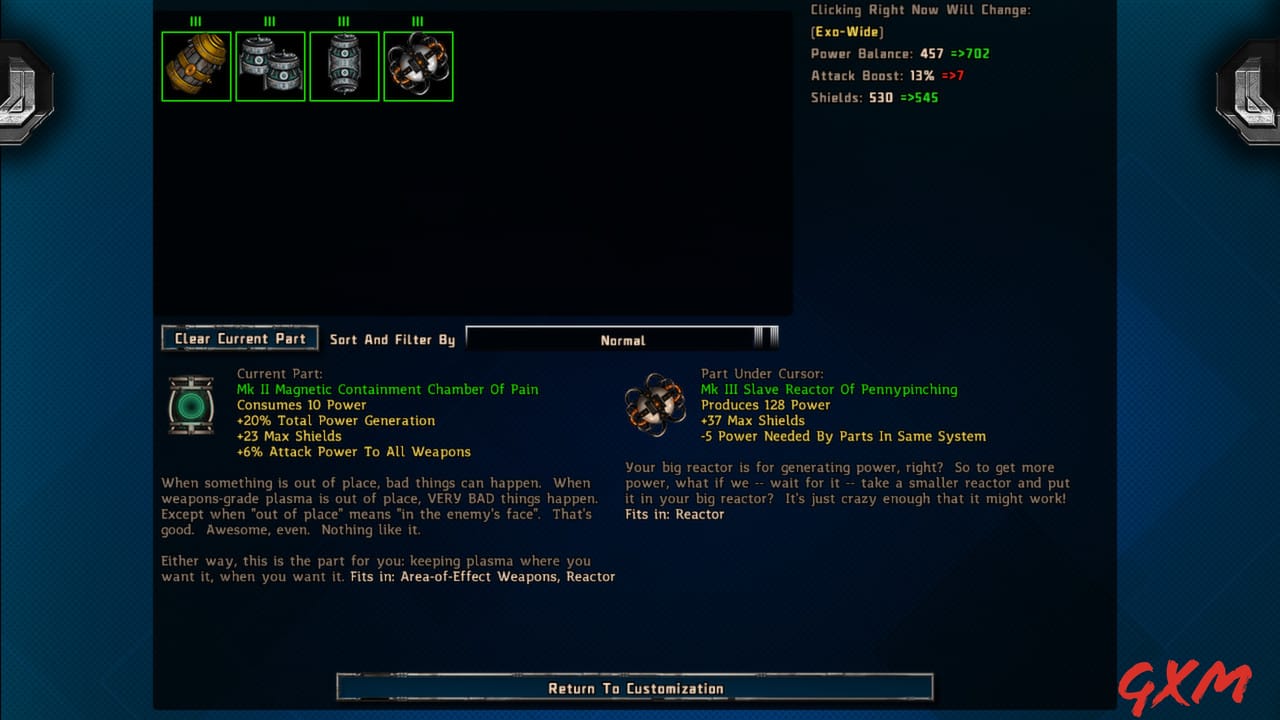This screenshot has height=720, width=1280.
Task: Click the Slave Reactor Of Pennypinching icon
Action: [655, 404]
